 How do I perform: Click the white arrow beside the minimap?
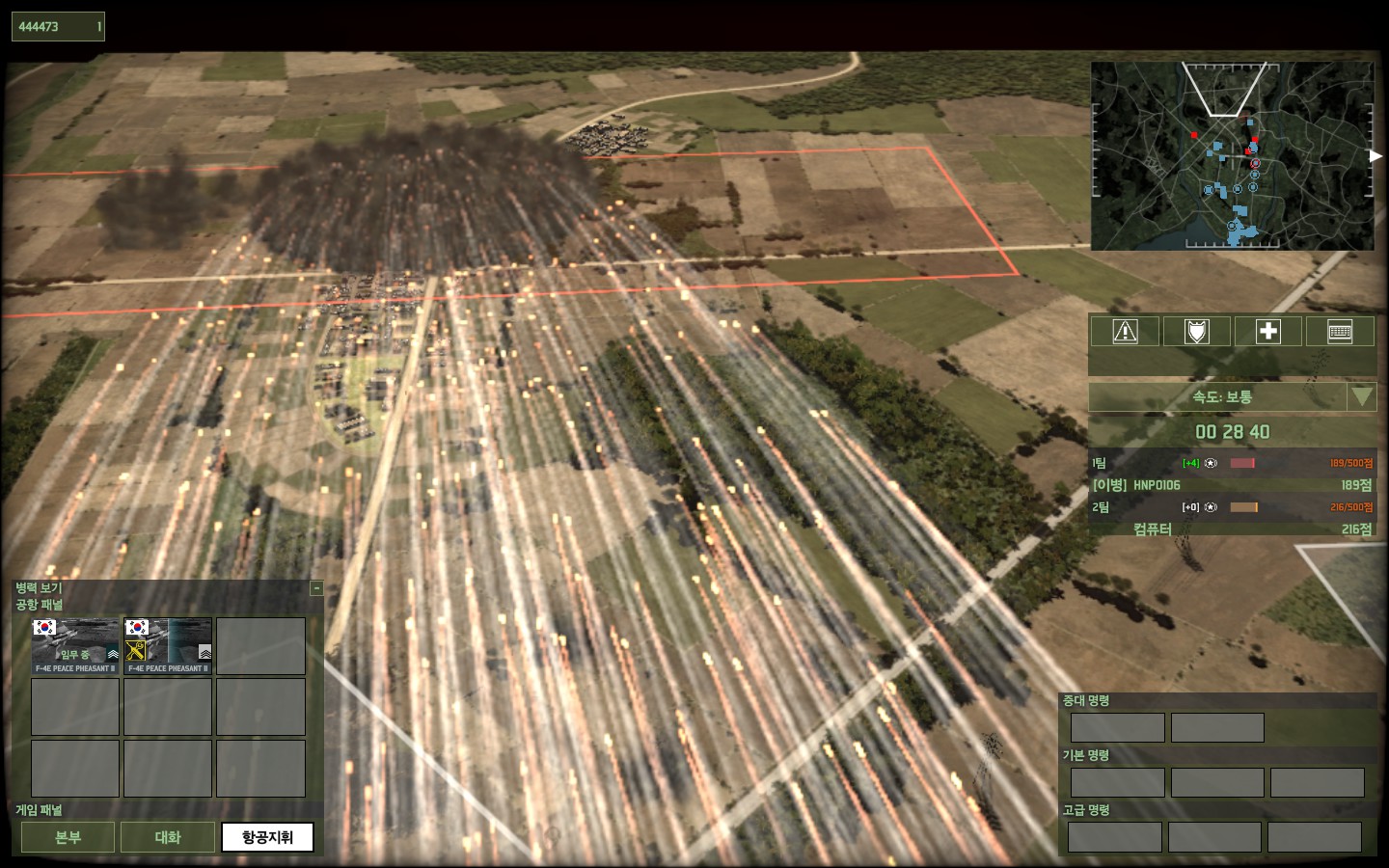point(1375,156)
